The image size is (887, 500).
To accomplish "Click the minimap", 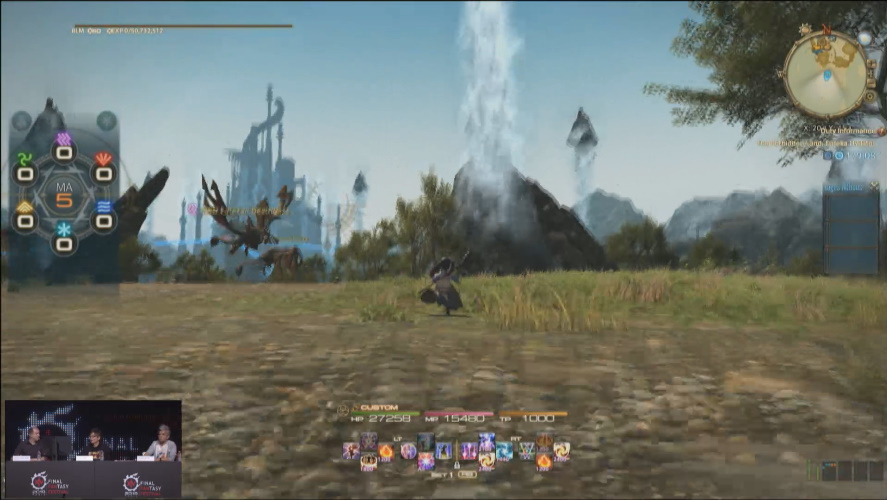I will 826,73.
